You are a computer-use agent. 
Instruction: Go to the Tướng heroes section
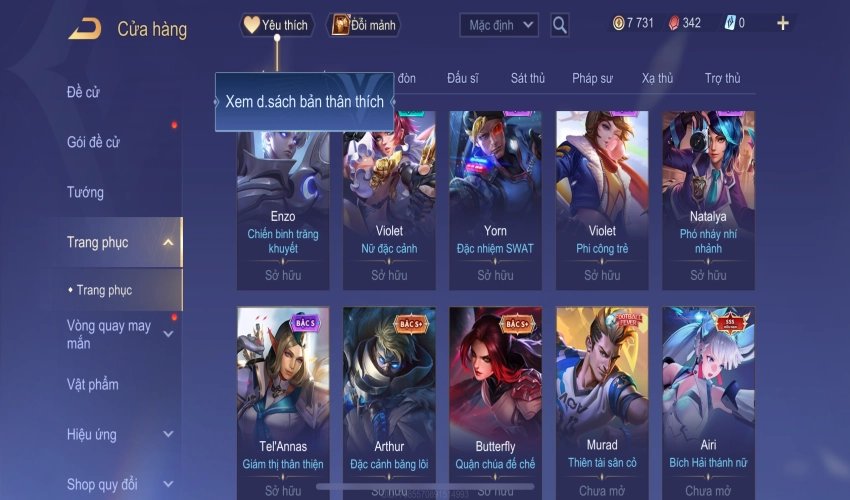pos(85,192)
